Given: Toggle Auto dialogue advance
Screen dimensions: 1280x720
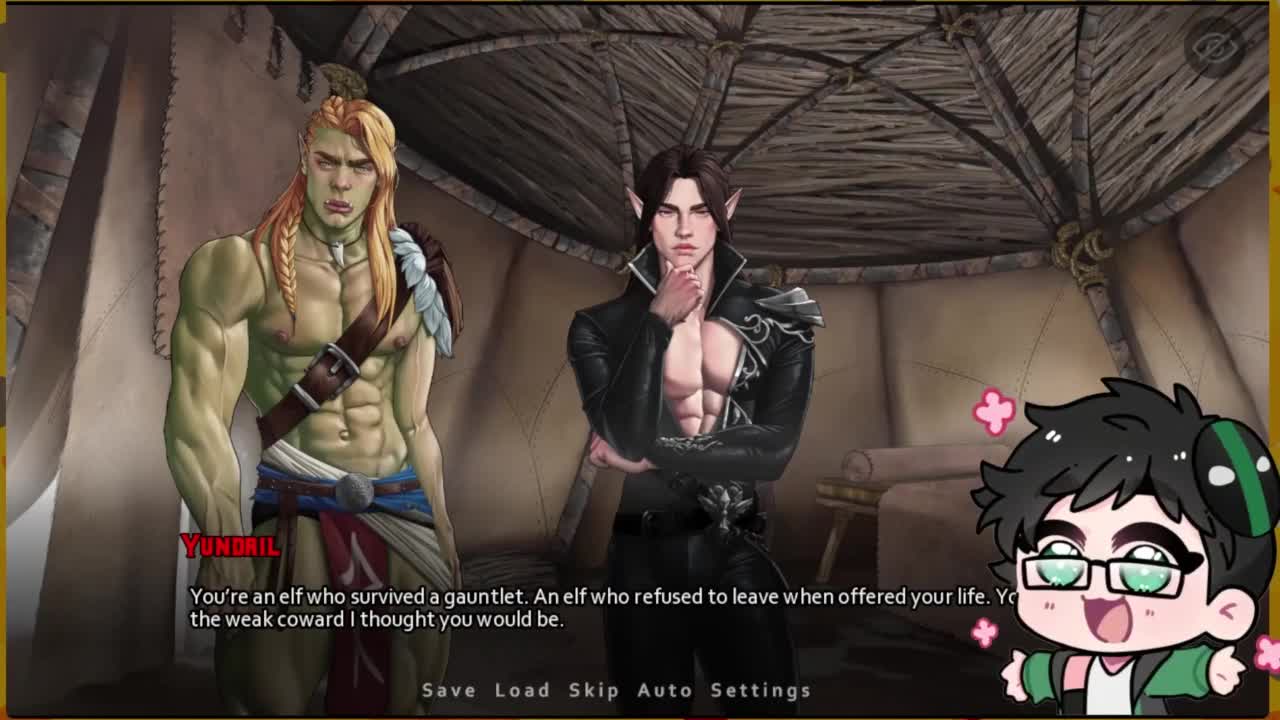Looking at the screenshot, I should click(664, 690).
